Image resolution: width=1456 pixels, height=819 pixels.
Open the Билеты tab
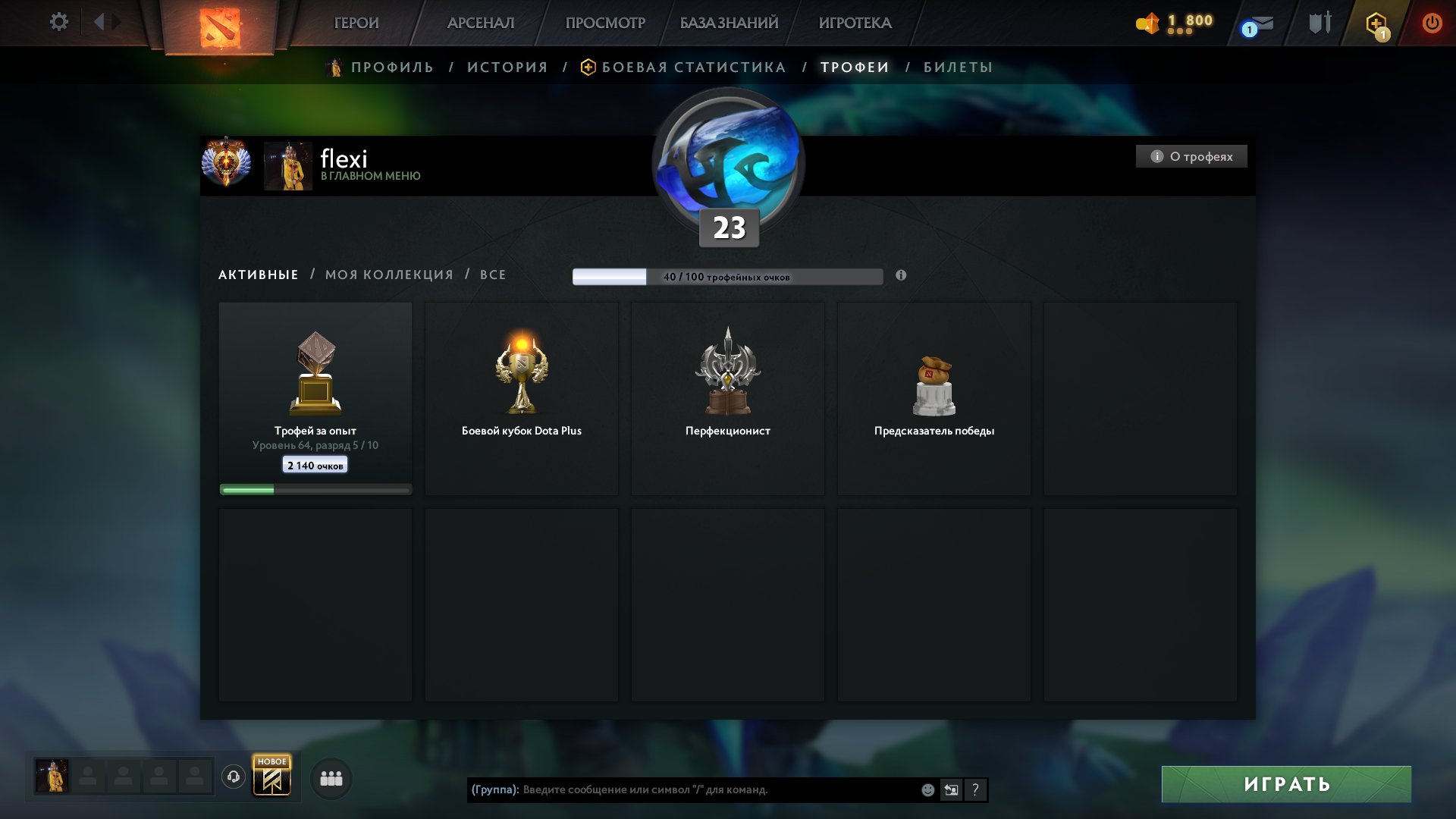pyautogui.click(x=958, y=67)
